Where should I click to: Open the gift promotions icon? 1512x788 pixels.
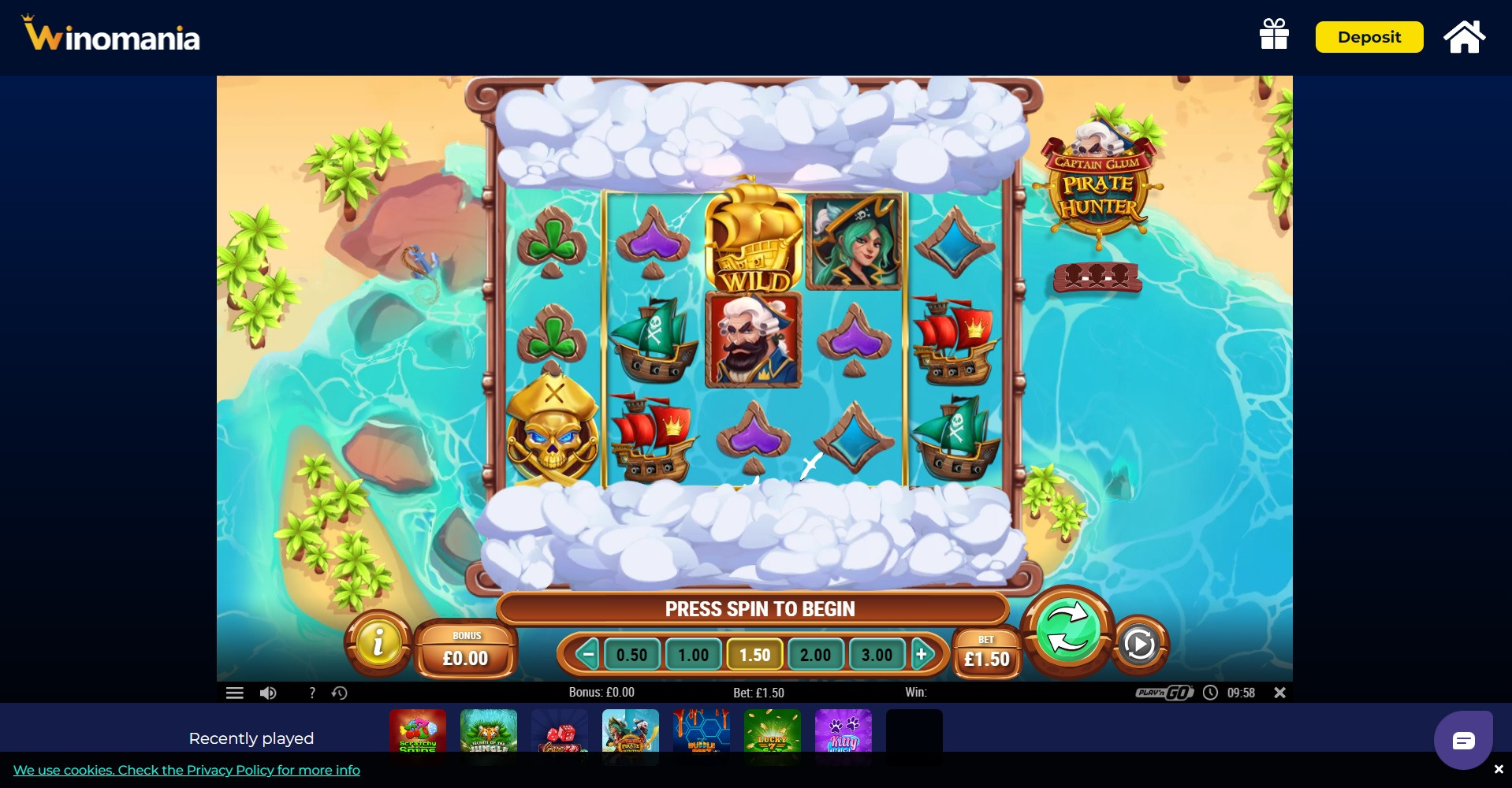(x=1274, y=35)
